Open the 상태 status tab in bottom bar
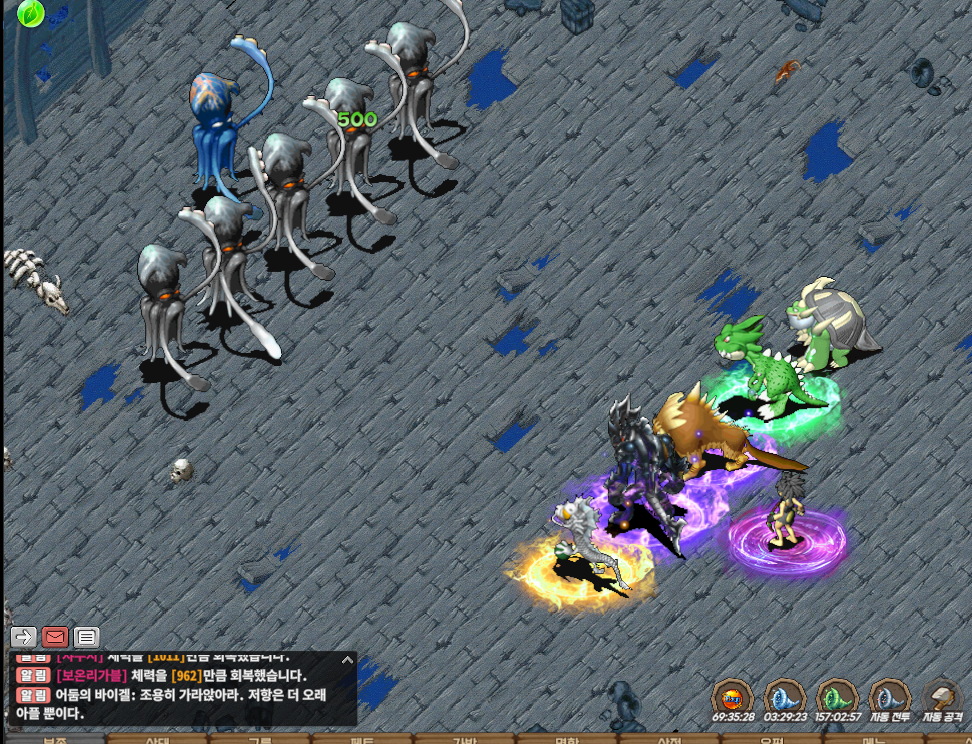Viewport: 972px width, 744px height. (x=158, y=740)
